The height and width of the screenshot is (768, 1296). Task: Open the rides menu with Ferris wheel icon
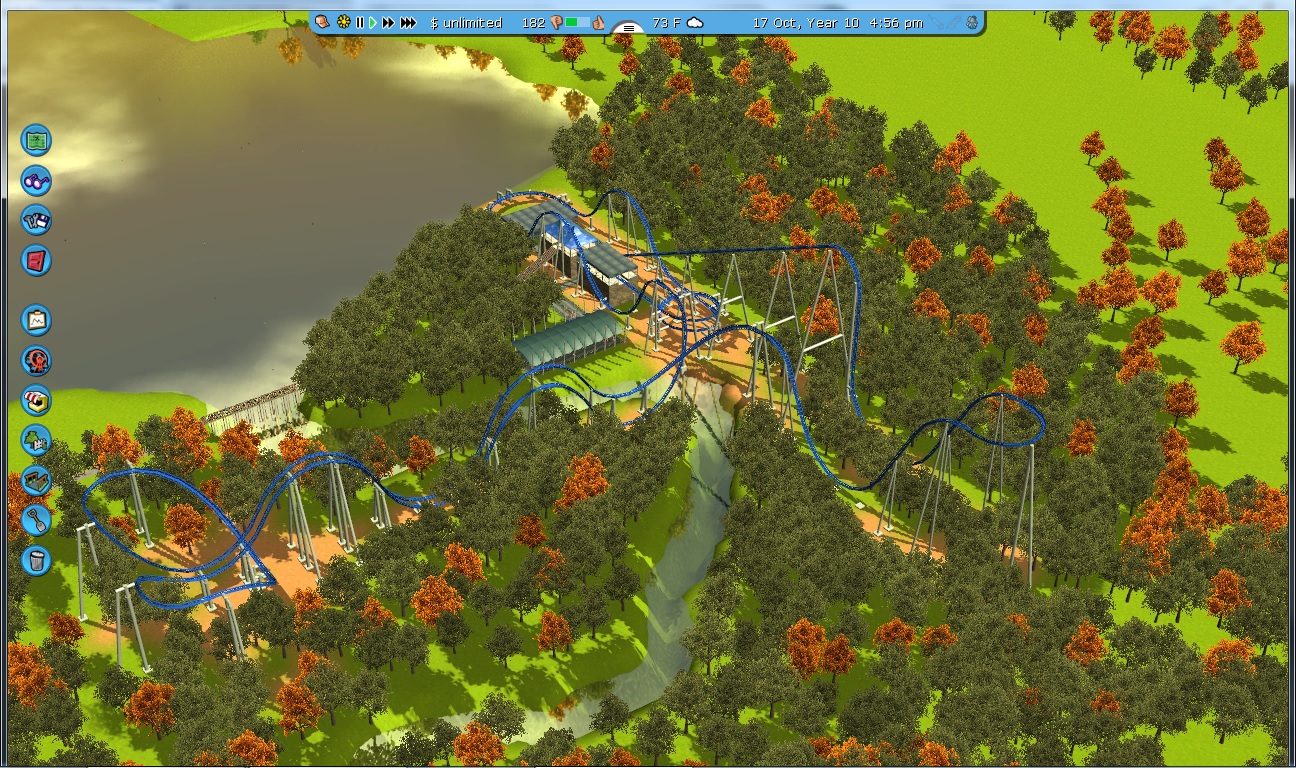tap(36, 360)
